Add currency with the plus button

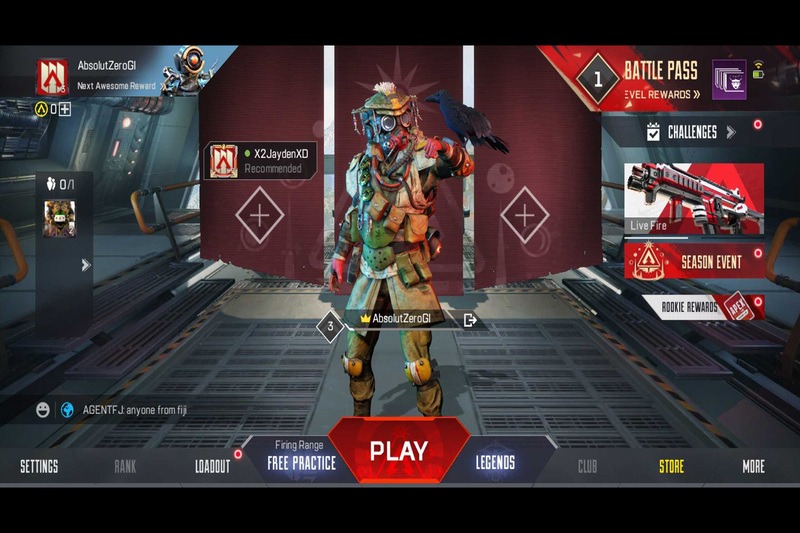pos(65,108)
